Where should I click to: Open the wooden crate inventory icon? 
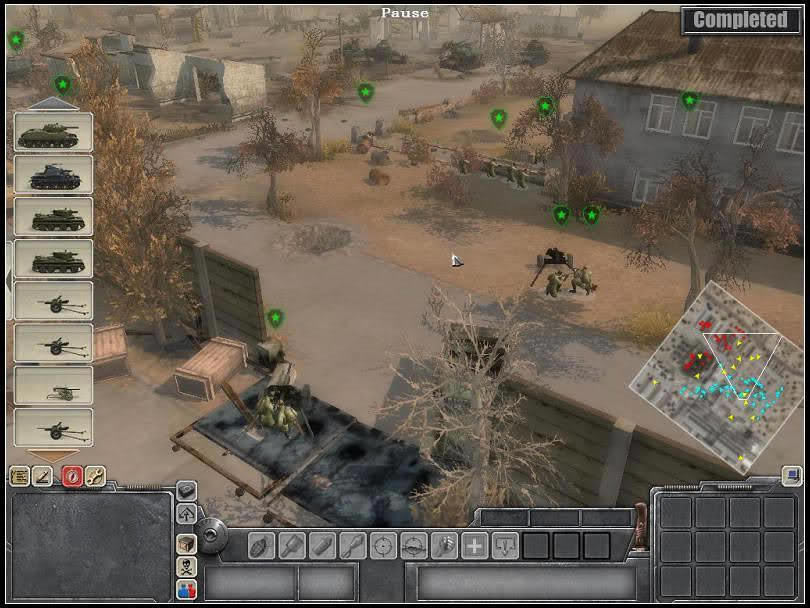pos(187,543)
